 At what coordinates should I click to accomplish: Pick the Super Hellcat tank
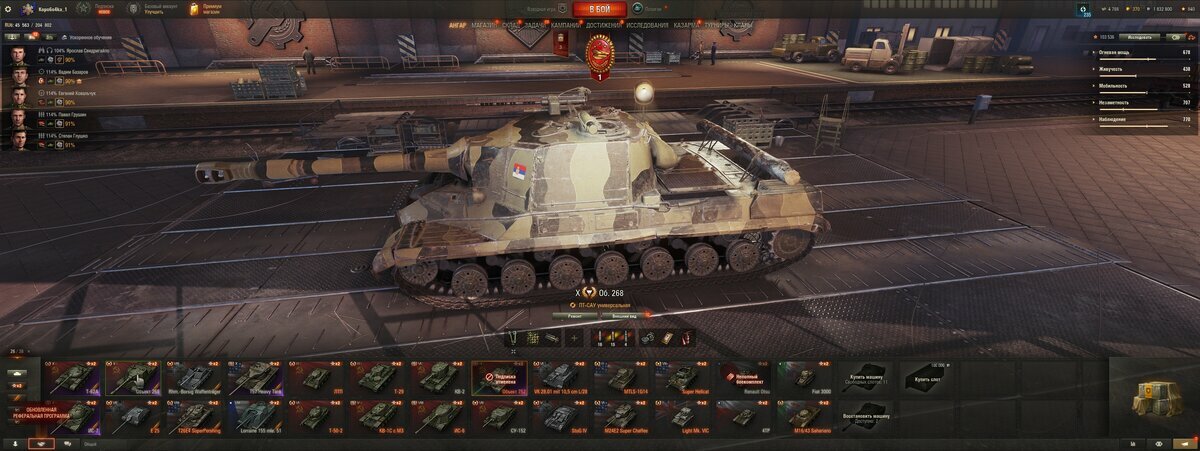[x=686, y=378]
